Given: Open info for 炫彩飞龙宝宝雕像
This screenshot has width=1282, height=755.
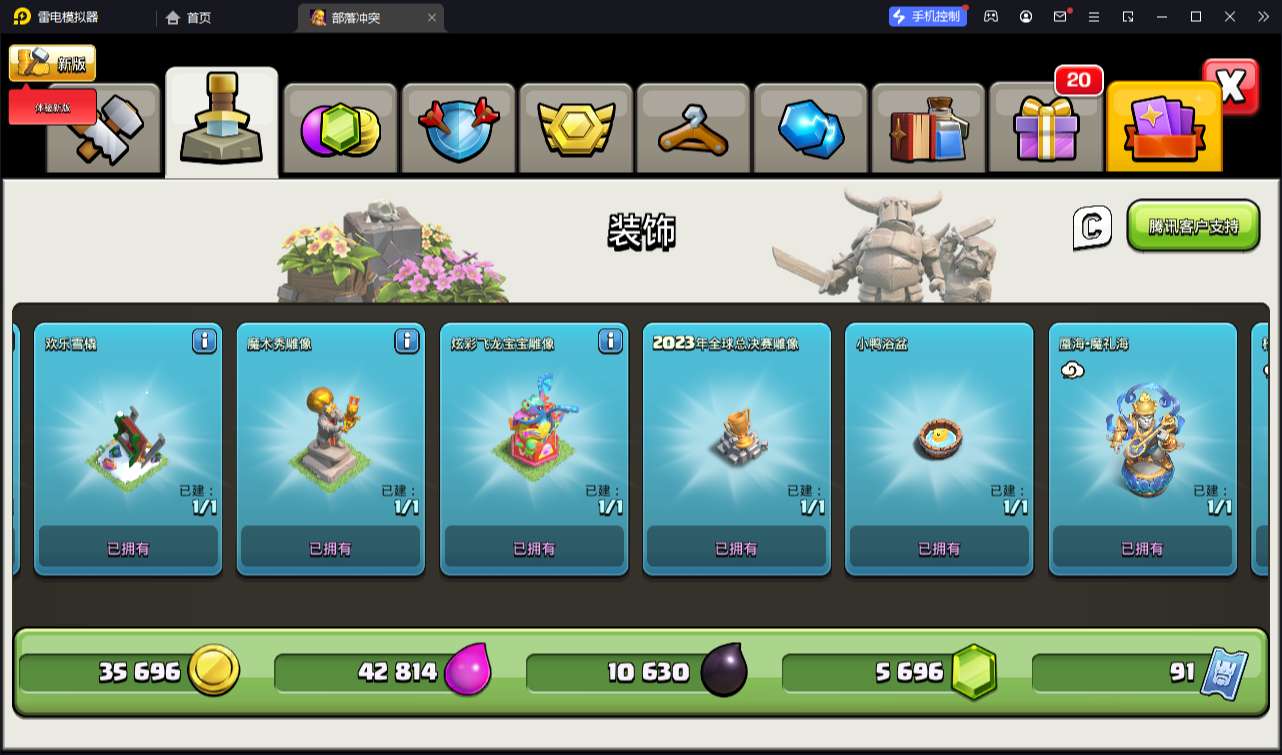Looking at the screenshot, I should pos(610,341).
